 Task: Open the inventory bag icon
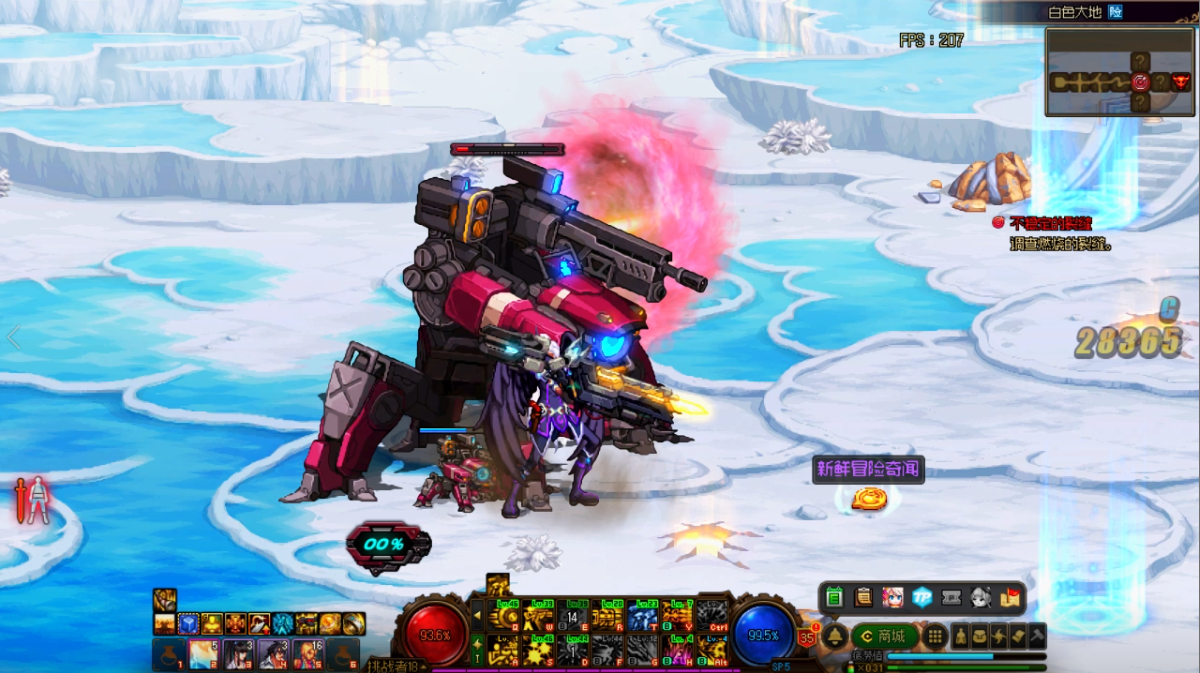pos(979,636)
